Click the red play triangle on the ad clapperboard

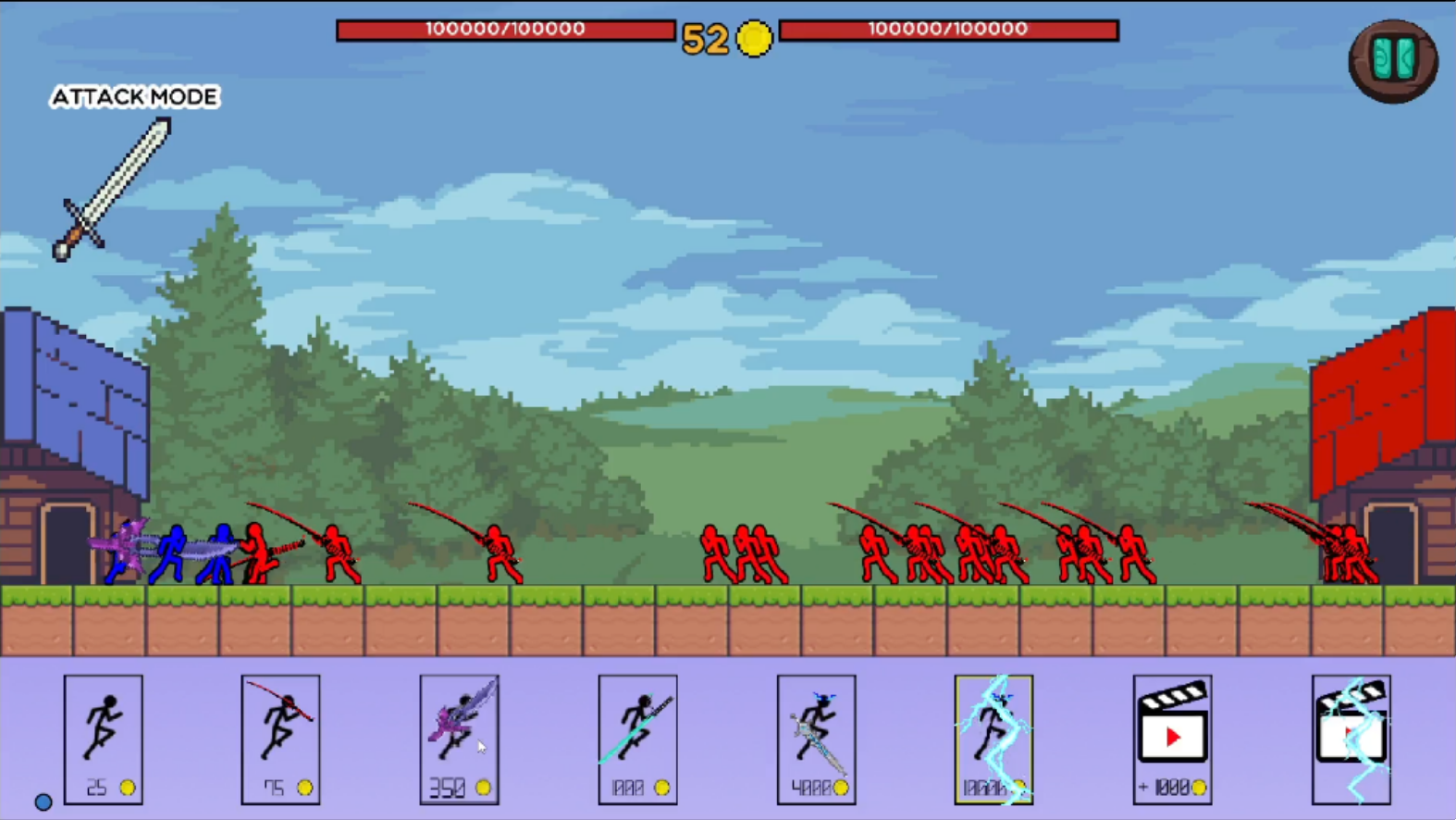1173,738
